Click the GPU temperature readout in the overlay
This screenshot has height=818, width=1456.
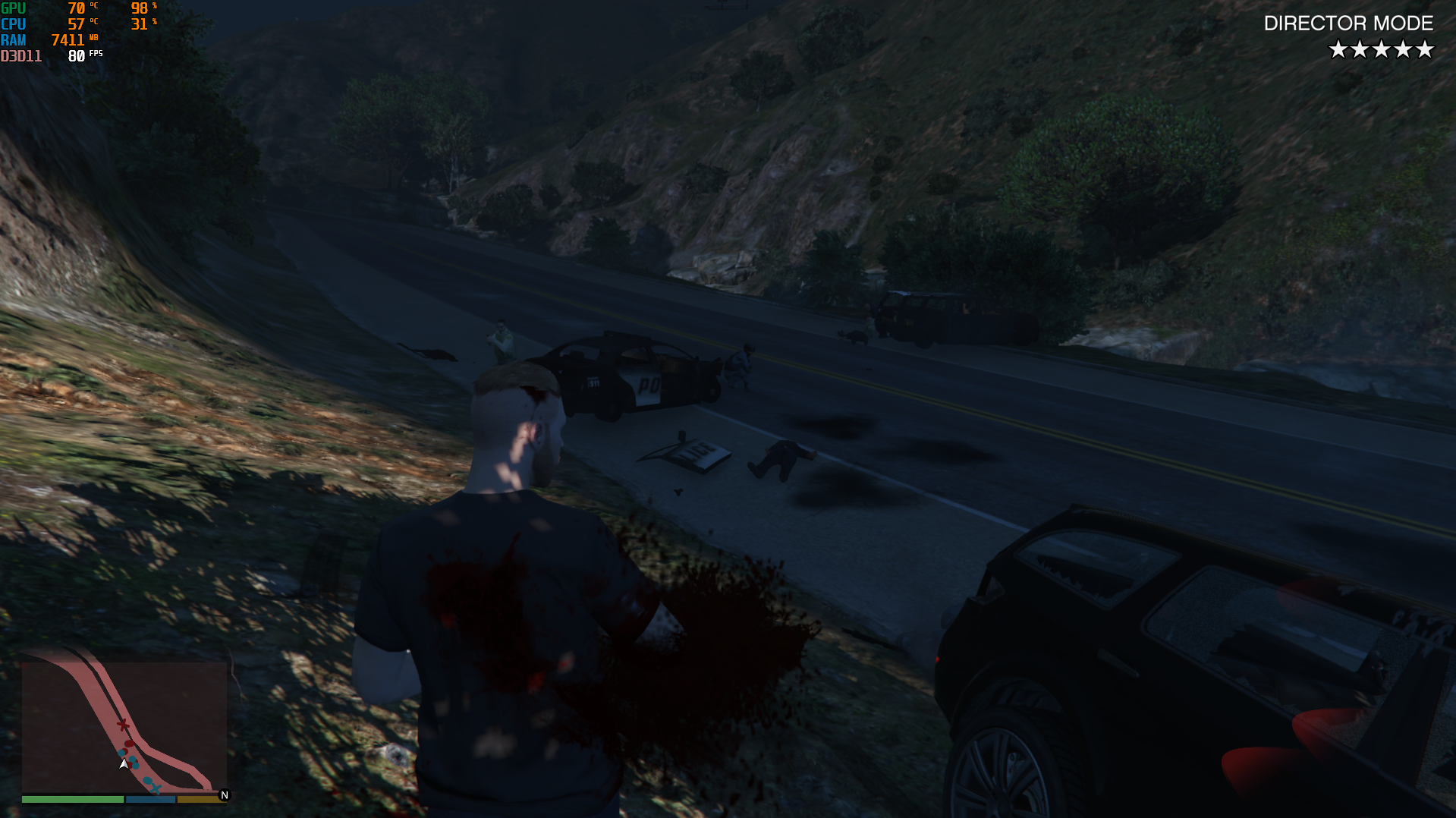click(76, 9)
